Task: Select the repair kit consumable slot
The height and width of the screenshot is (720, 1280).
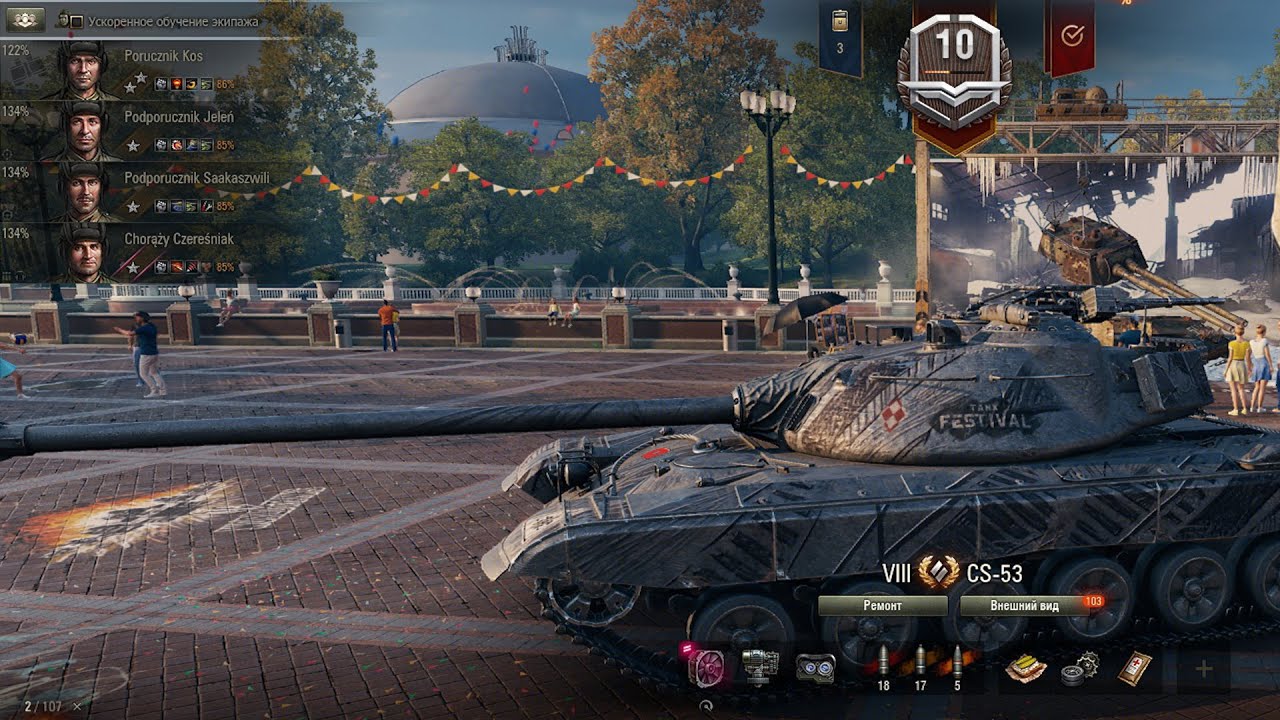Action: pyautogui.click(x=1079, y=668)
